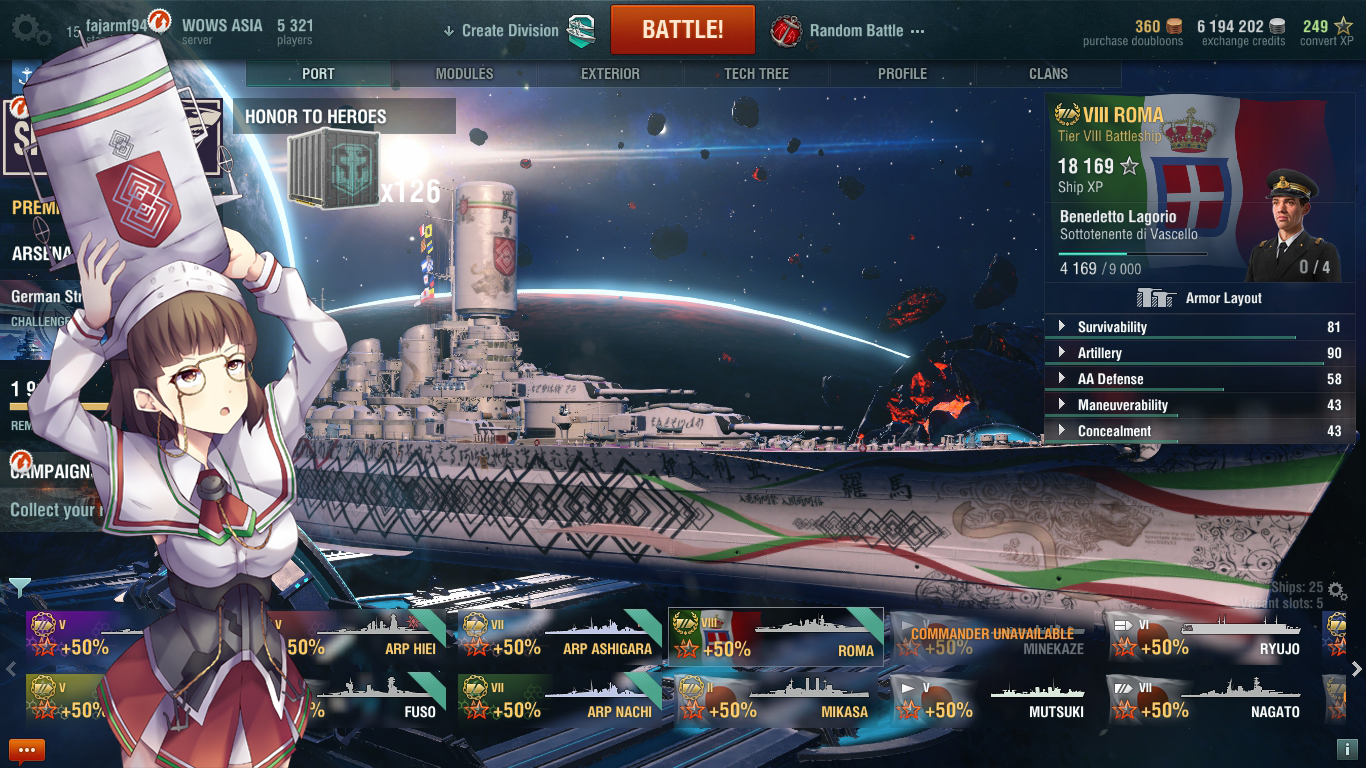Select convert XP
This screenshot has width=1366, height=768.
[1327, 32]
